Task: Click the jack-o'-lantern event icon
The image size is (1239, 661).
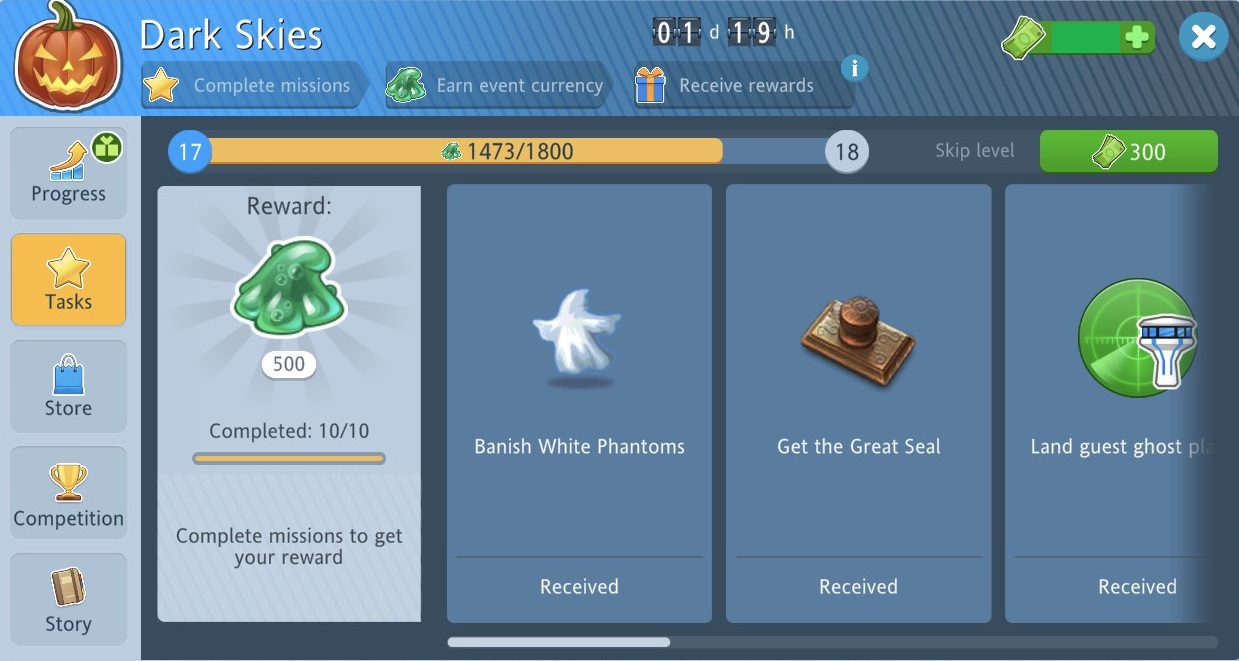Action: click(x=66, y=58)
